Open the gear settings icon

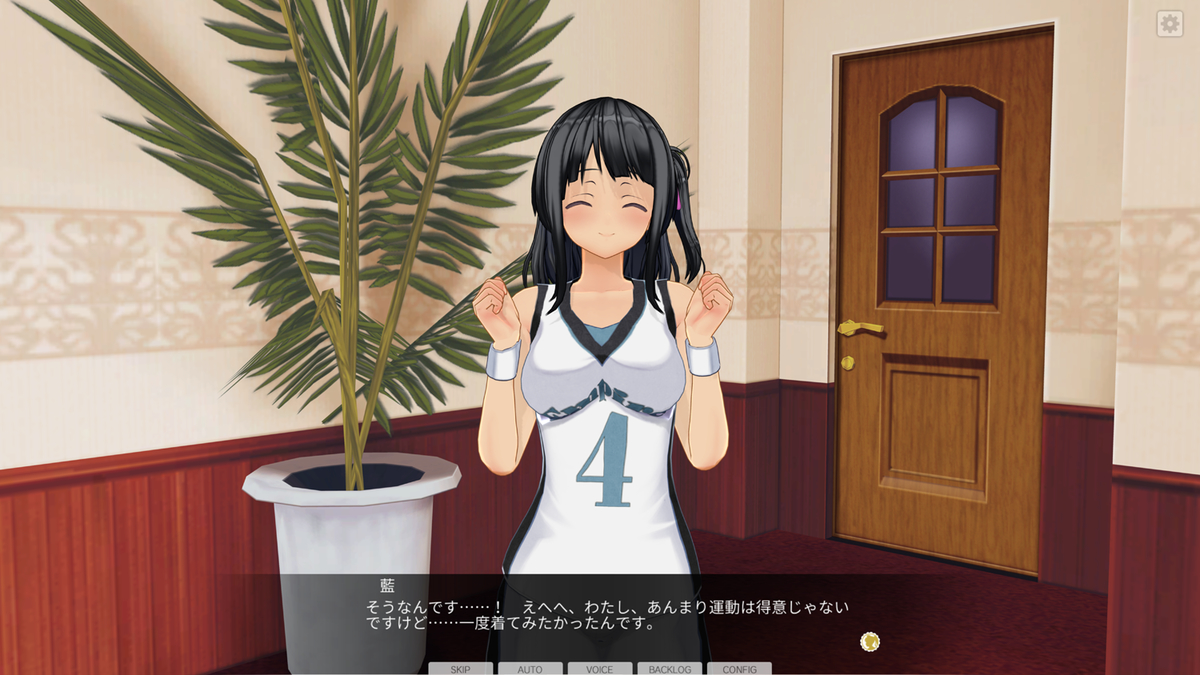click(1169, 24)
